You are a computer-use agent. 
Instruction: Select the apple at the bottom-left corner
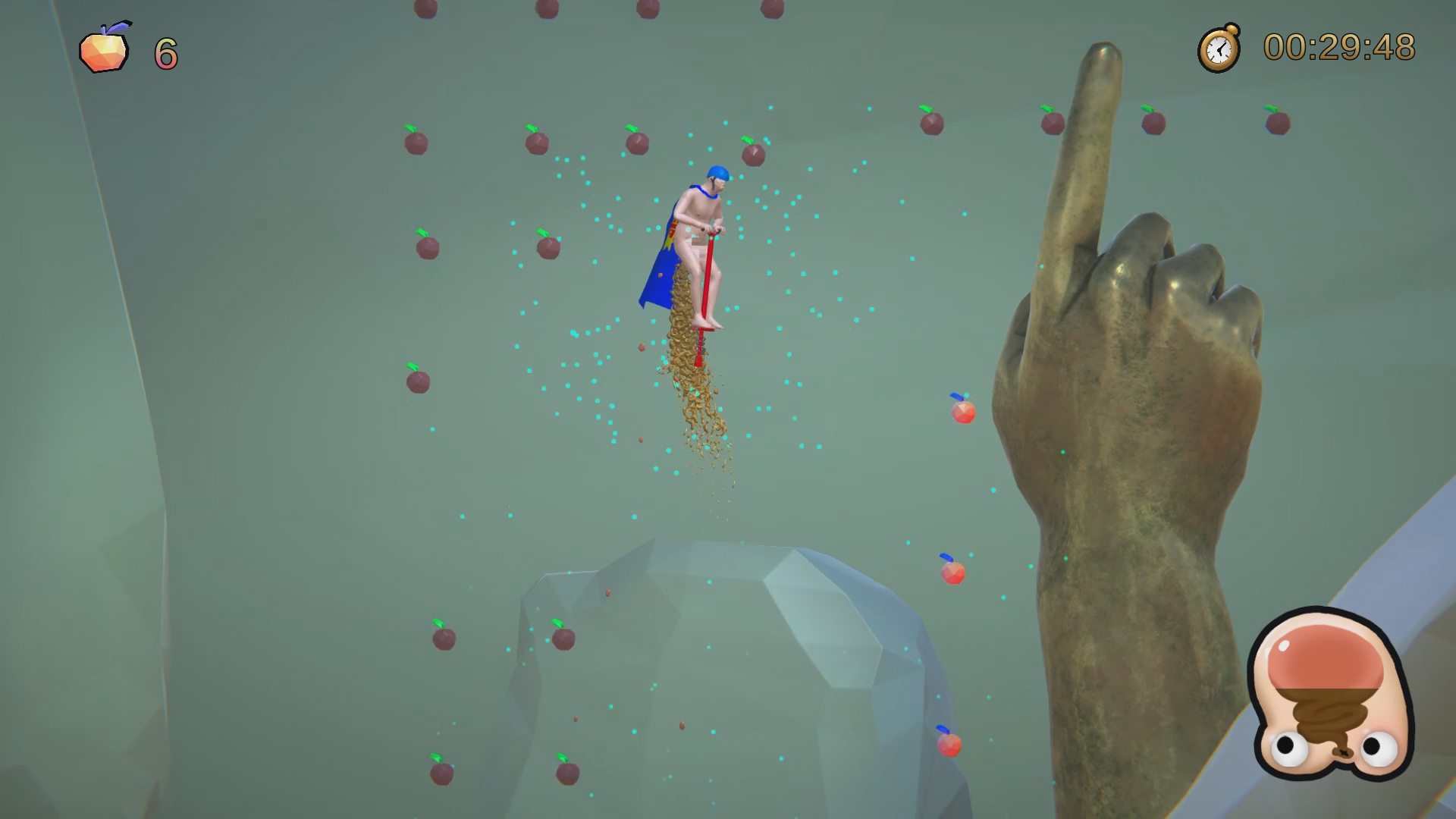tap(441, 775)
